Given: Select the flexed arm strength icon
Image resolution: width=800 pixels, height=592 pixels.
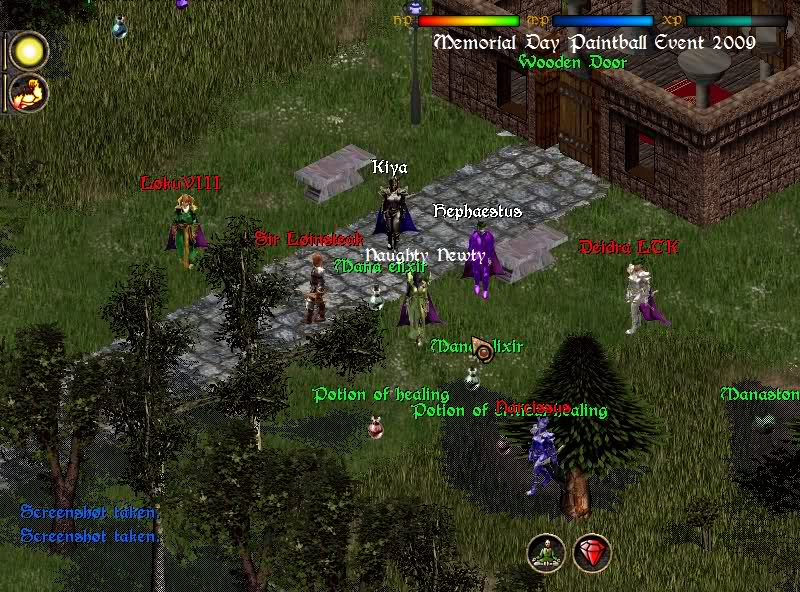Looking at the screenshot, I should [x=29, y=93].
